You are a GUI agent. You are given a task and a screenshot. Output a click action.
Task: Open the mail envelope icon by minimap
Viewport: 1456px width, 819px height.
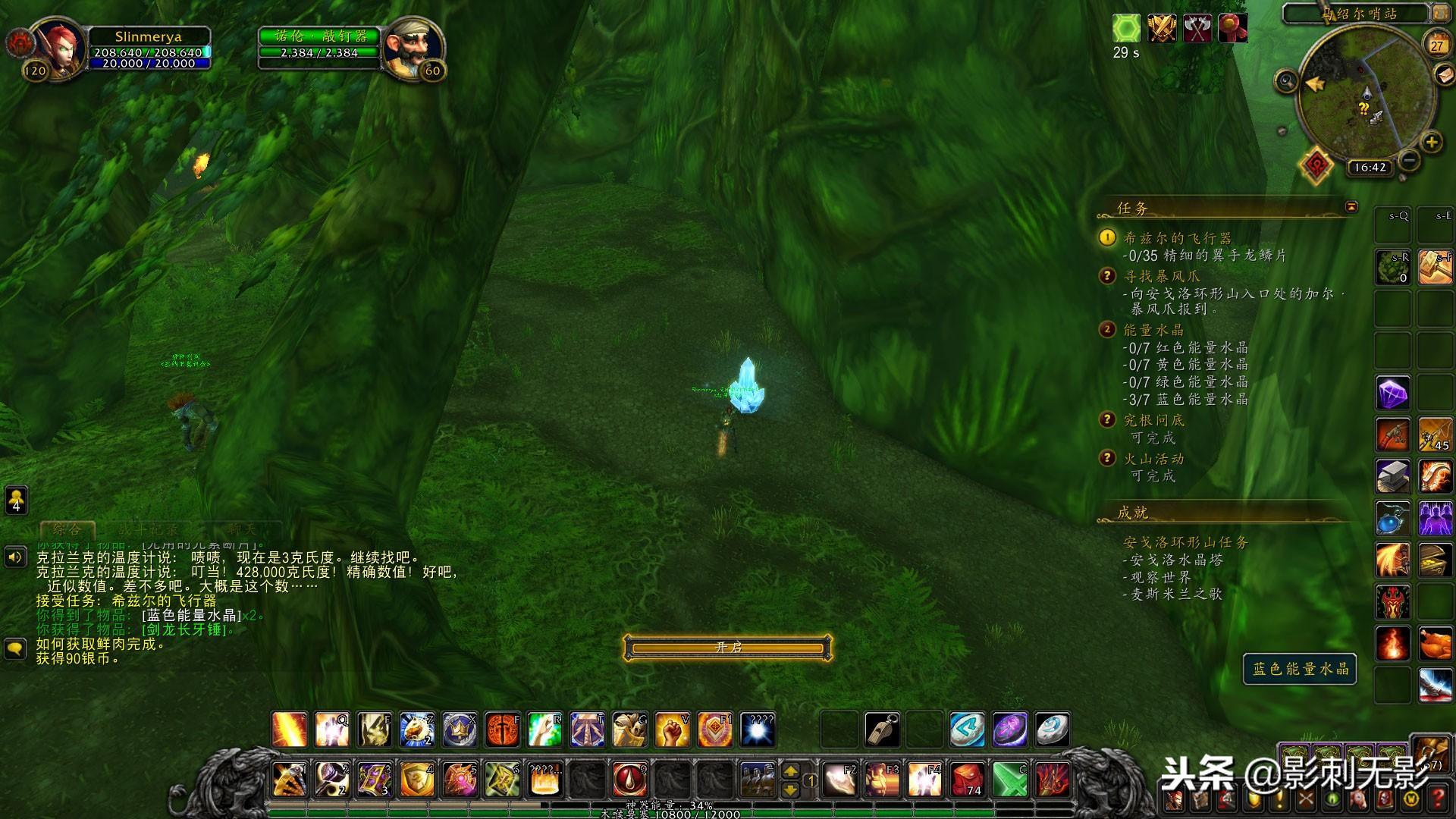pos(1445,74)
